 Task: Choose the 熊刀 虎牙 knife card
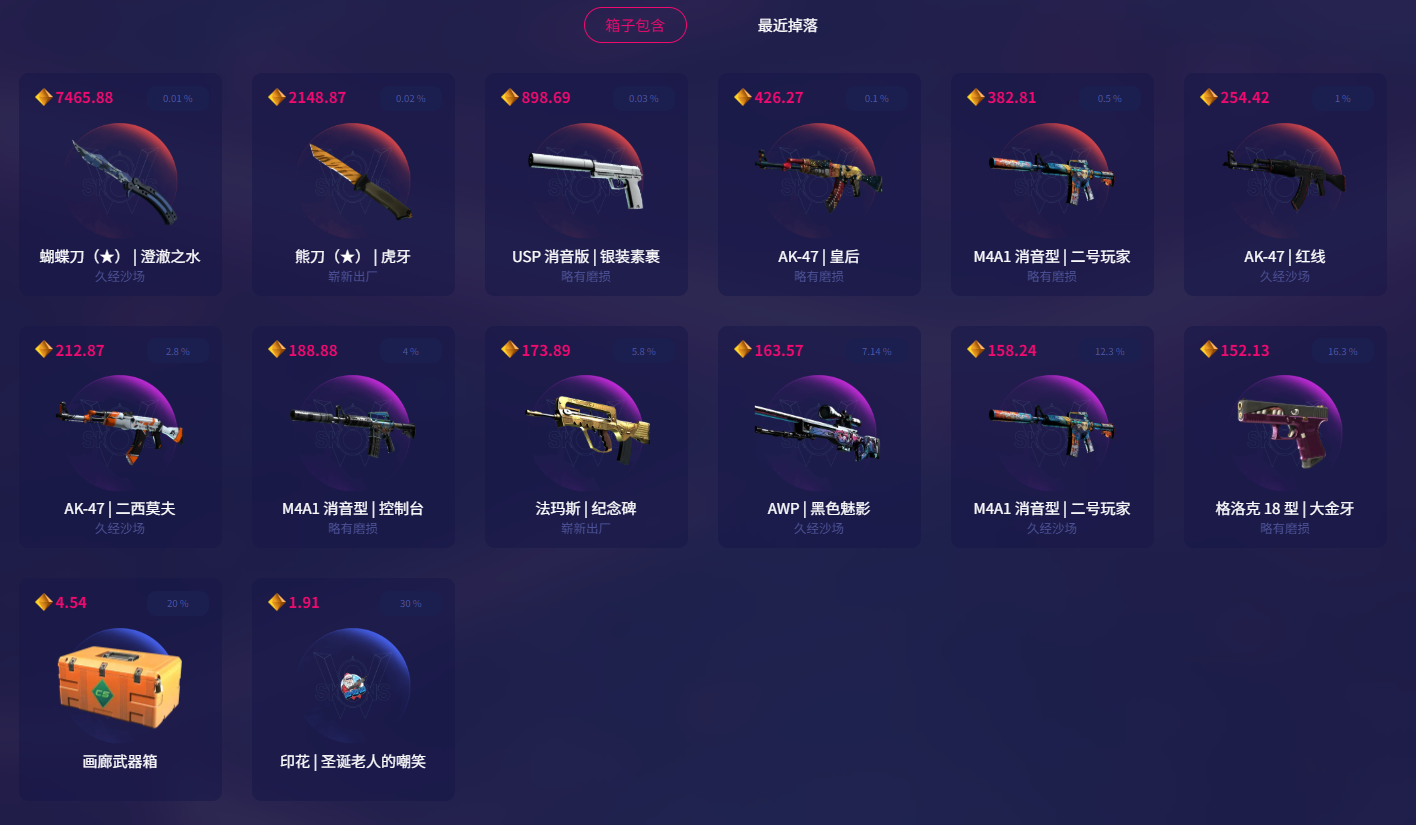coord(353,185)
